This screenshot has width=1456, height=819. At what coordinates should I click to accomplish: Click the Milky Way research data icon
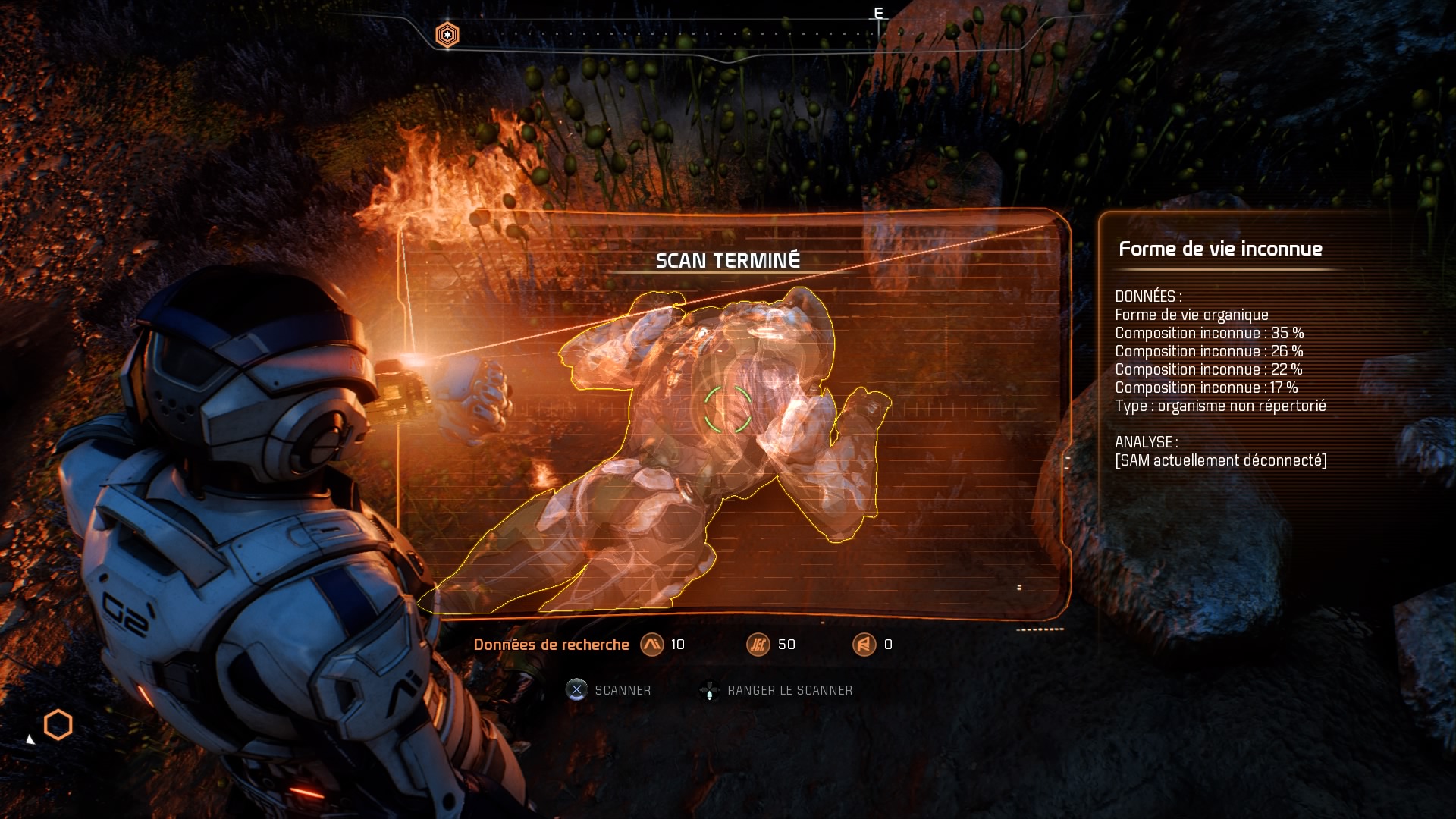(651, 645)
